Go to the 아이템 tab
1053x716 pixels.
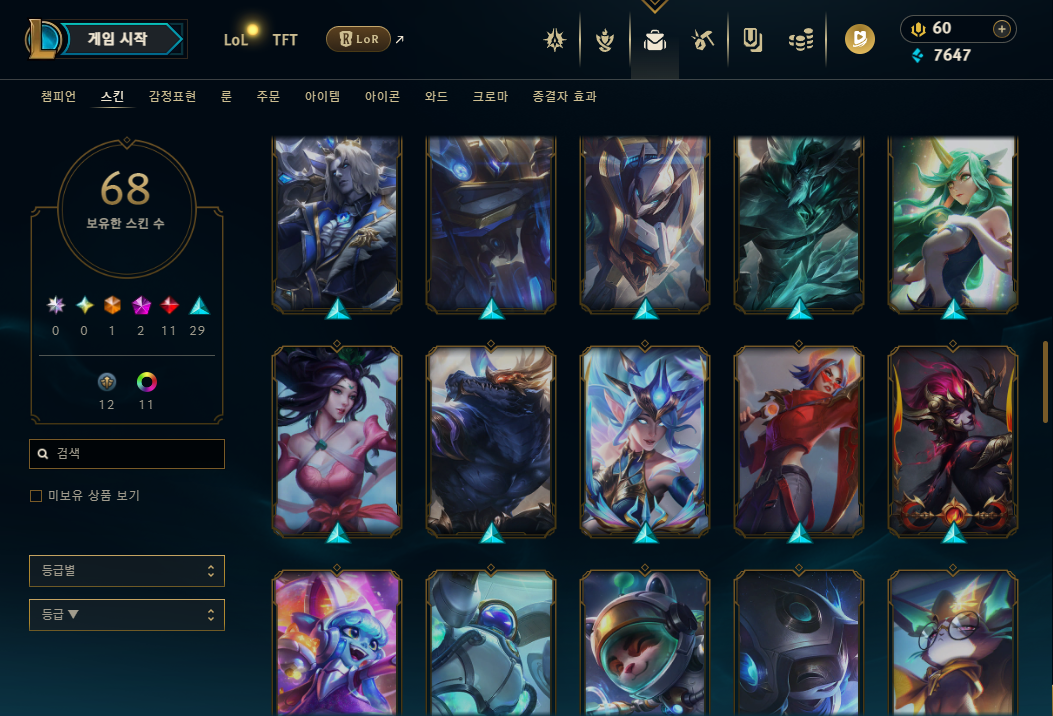[322, 97]
